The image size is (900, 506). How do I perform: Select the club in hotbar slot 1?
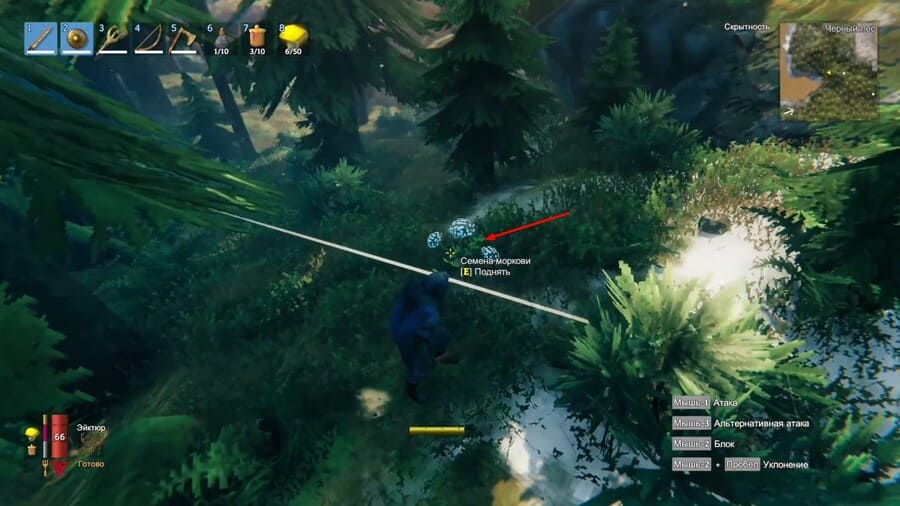coord(41,38)
